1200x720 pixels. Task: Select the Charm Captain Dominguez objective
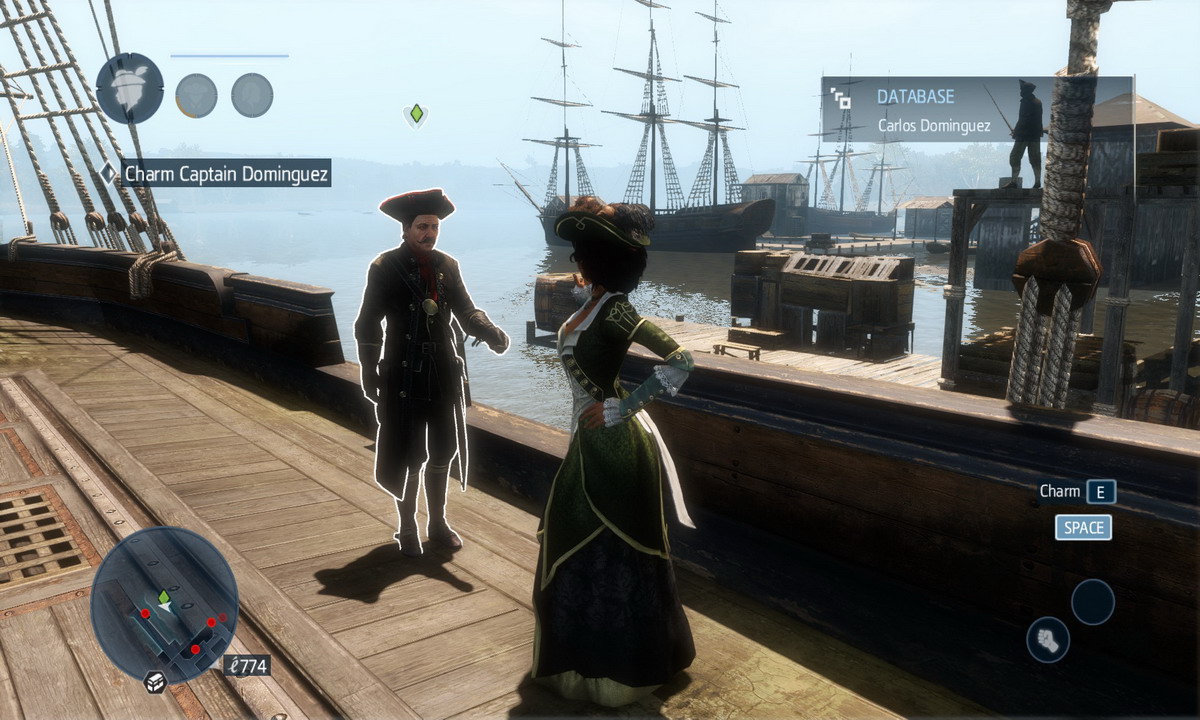[x=226, y=173]
